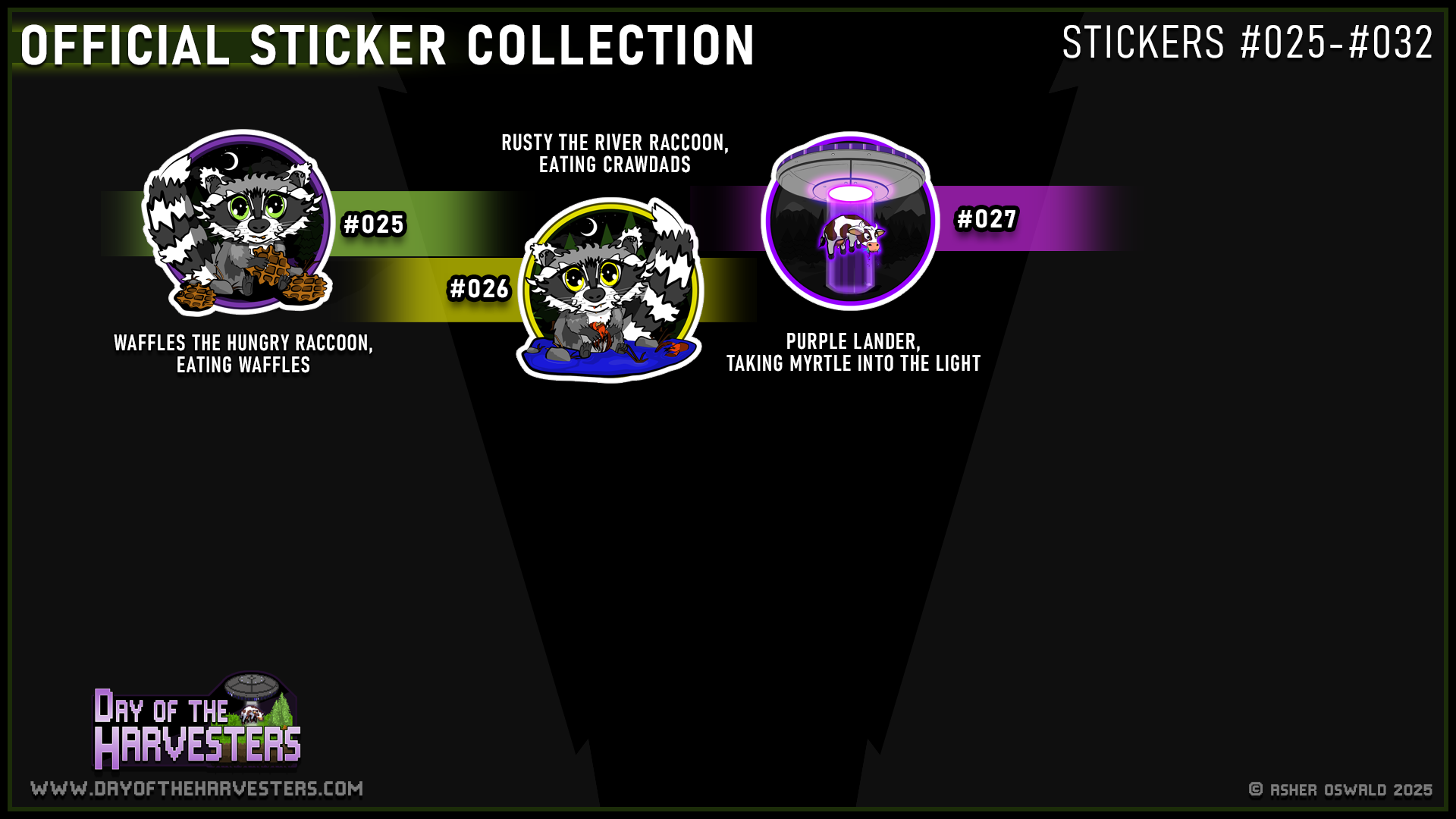
Task: Select the Waffles the Hungry Raccoon sticker
Action: (239, 222)
